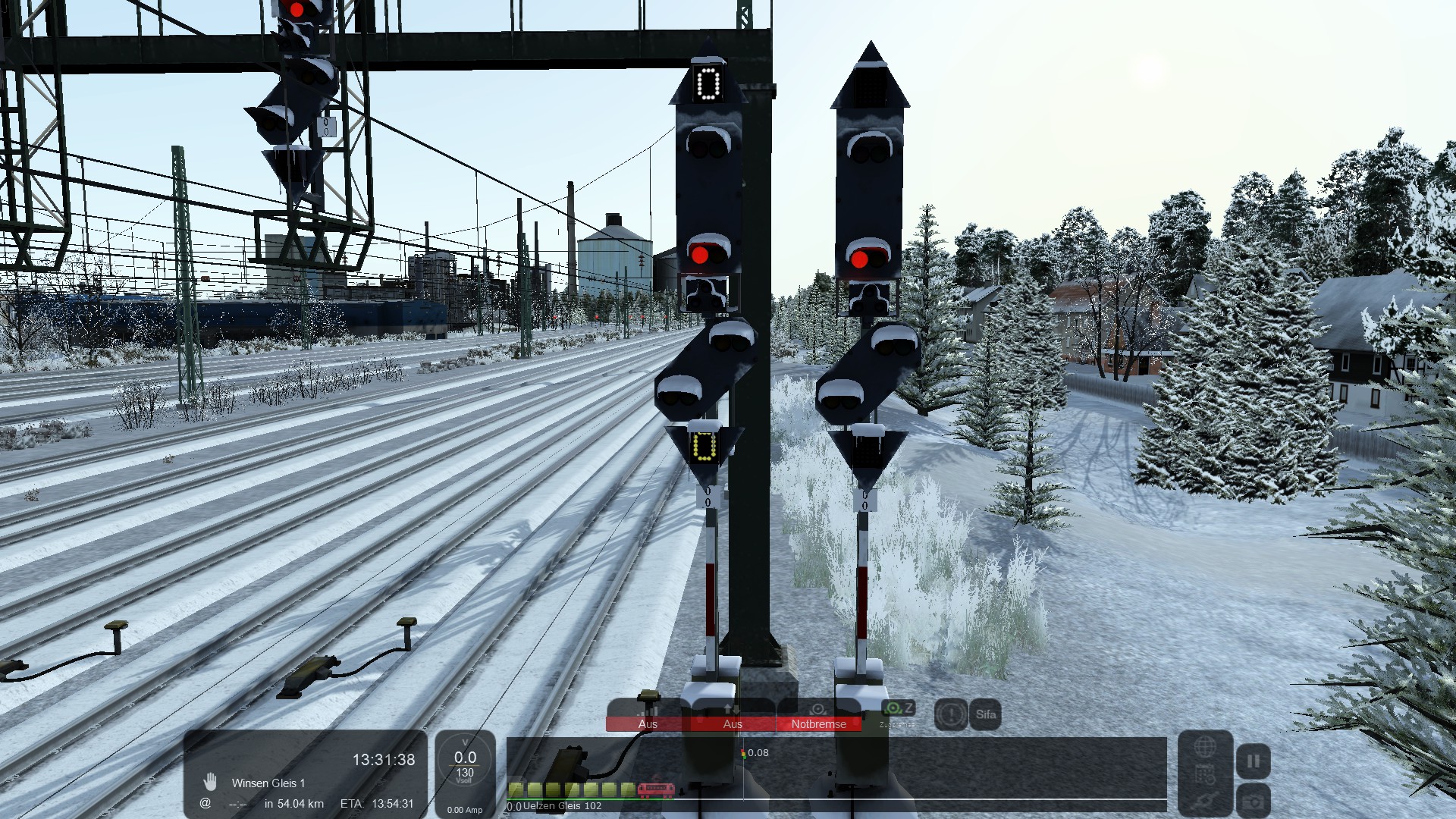Click the round exclamation alert button
This screenshot has height=819, width=1456.
point(950,714)
